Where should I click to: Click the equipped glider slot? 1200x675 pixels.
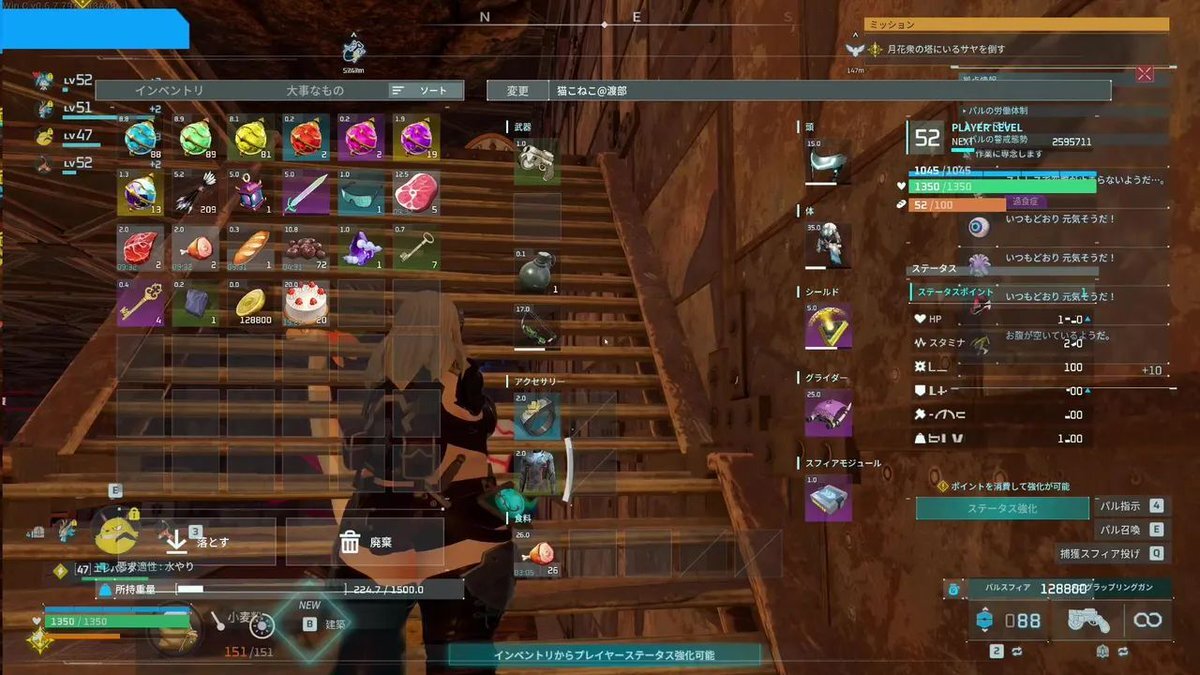pos(828,413)
